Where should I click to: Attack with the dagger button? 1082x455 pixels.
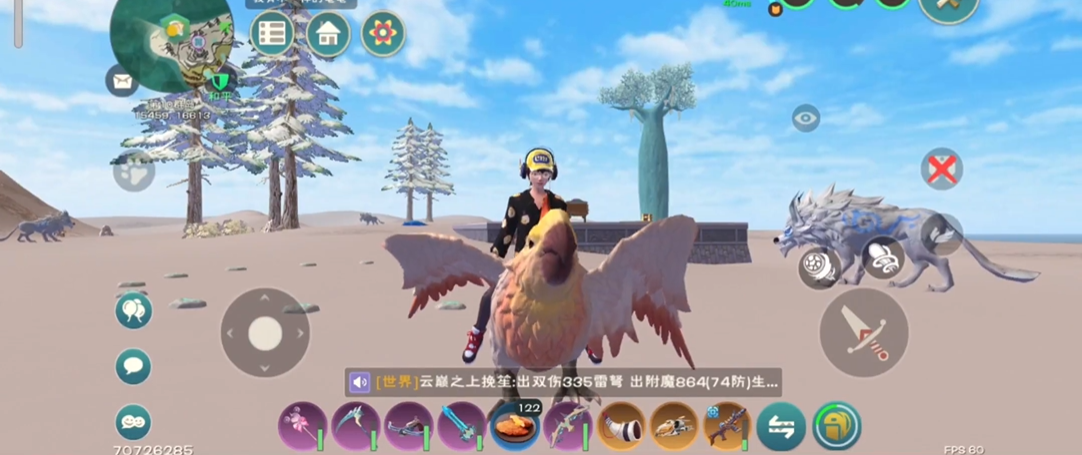coord(863,333)
